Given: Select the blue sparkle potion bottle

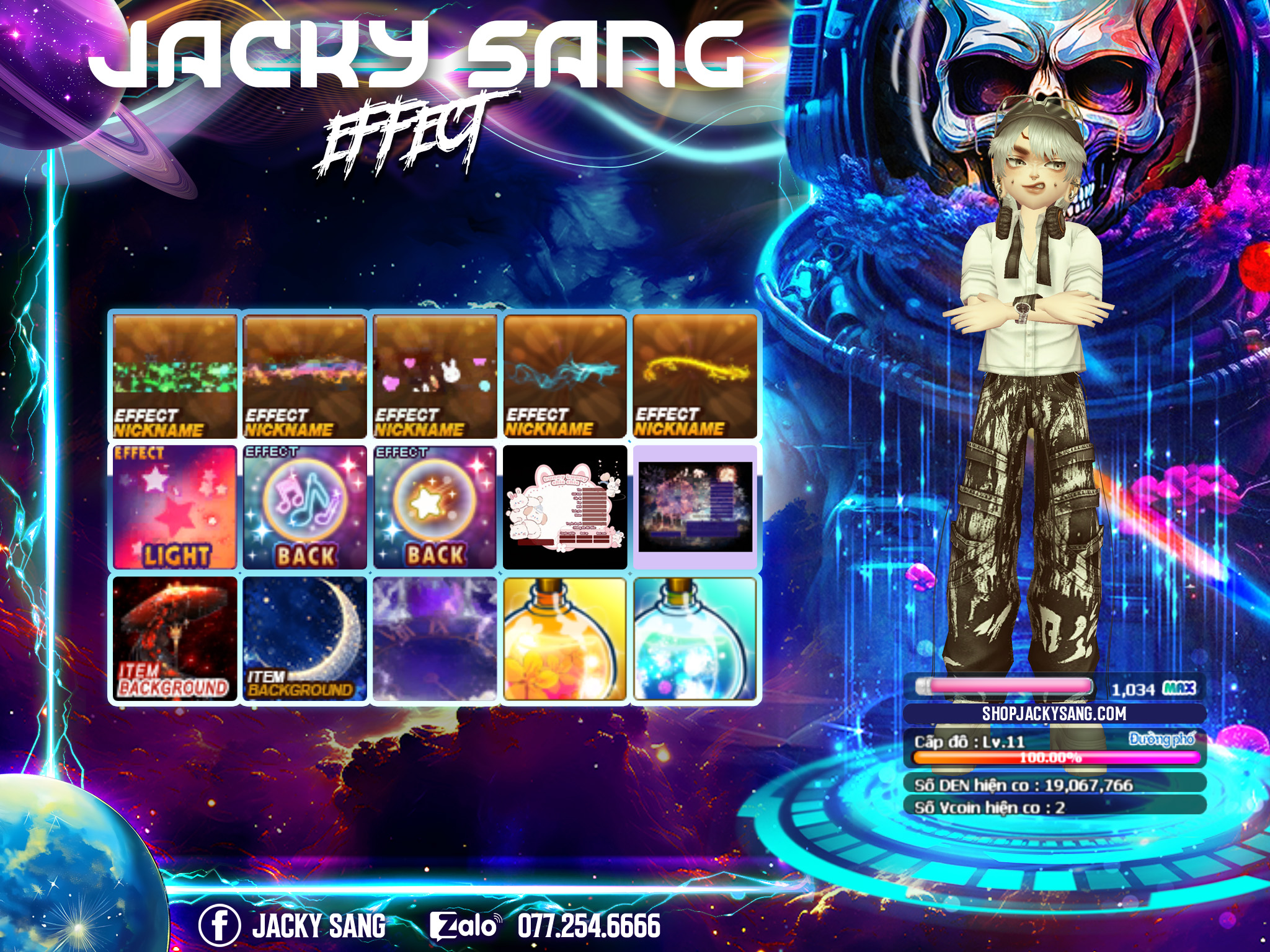Looking at the screenshot, I should pyautogui.click(x=695, y=639).
